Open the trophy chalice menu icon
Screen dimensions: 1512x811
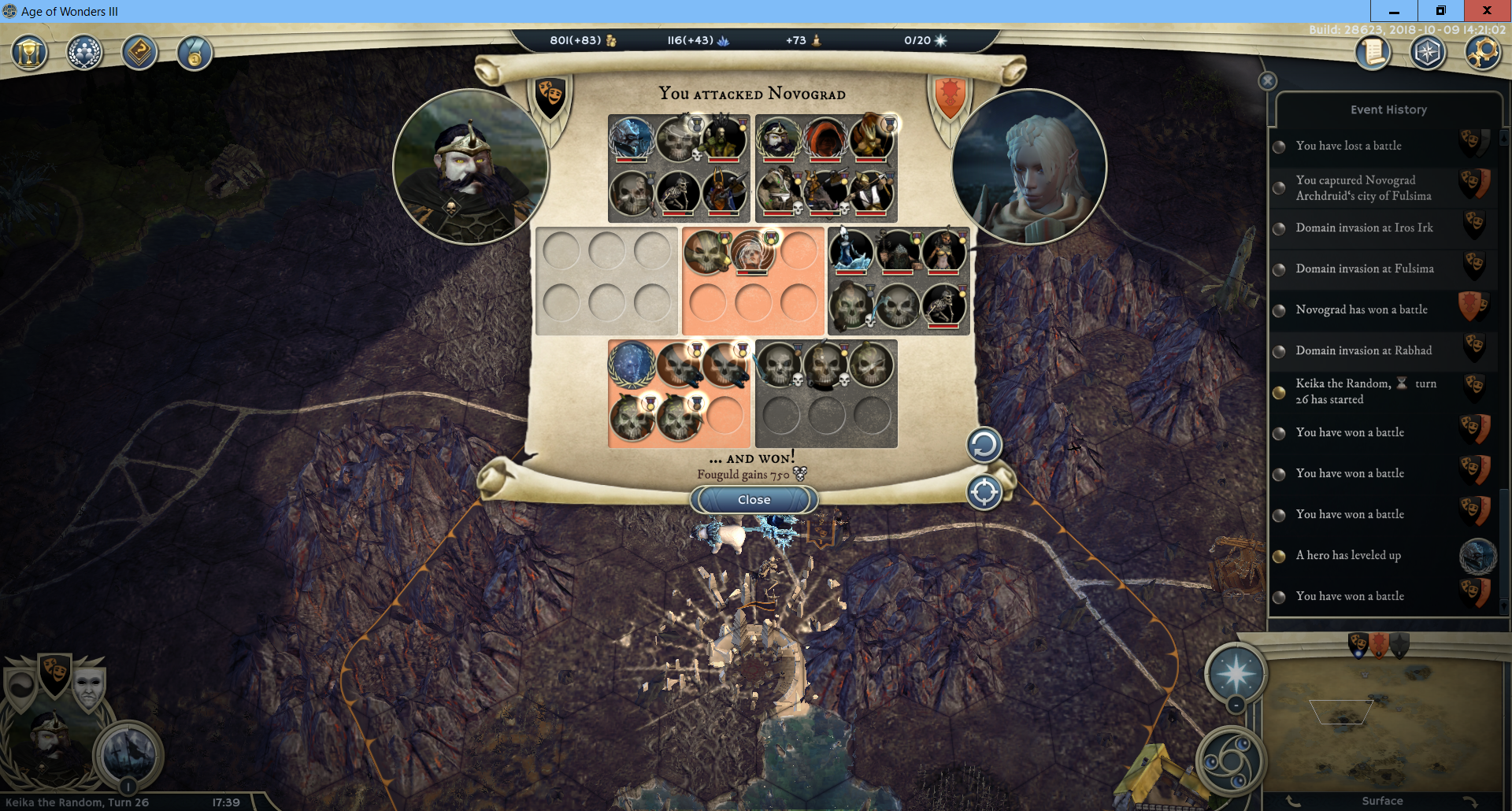click(x=29, y=54)
